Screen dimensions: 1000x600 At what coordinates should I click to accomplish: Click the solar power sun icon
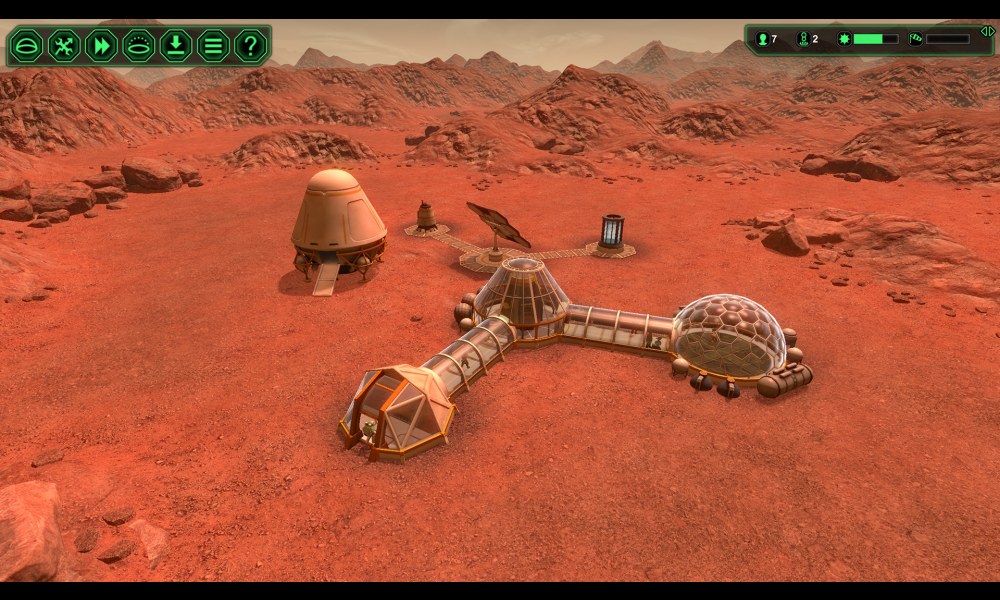844,39
